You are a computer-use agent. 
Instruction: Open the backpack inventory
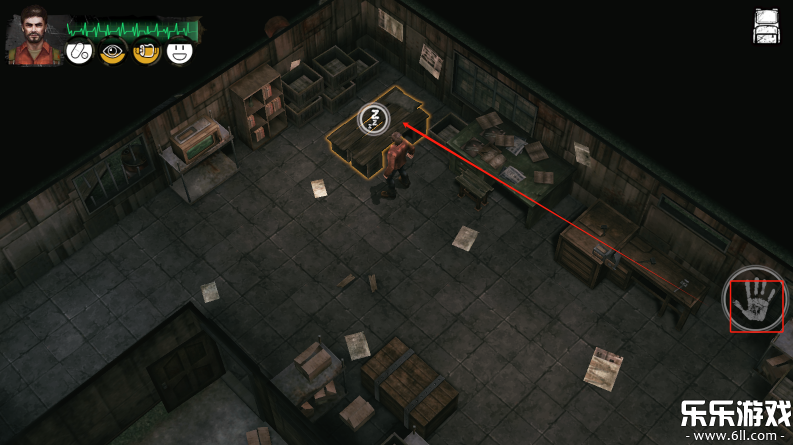point(766,26)
